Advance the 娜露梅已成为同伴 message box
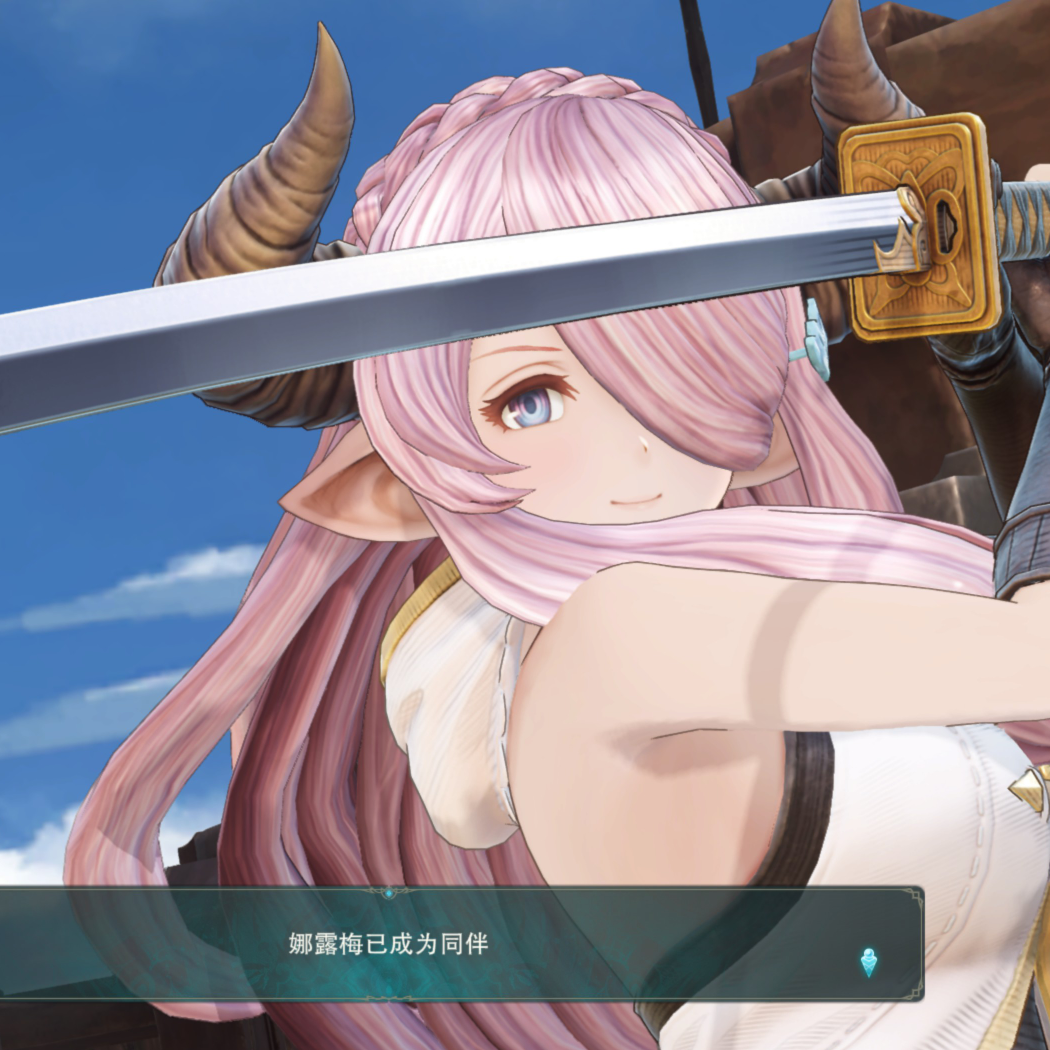The image size is (1050, 1050). pos(460,943)
